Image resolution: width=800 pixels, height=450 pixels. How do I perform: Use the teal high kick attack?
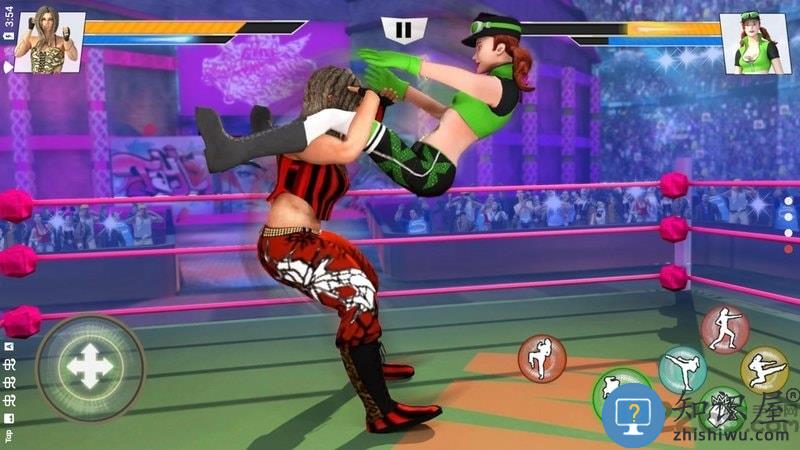click(x=682, y=370)
